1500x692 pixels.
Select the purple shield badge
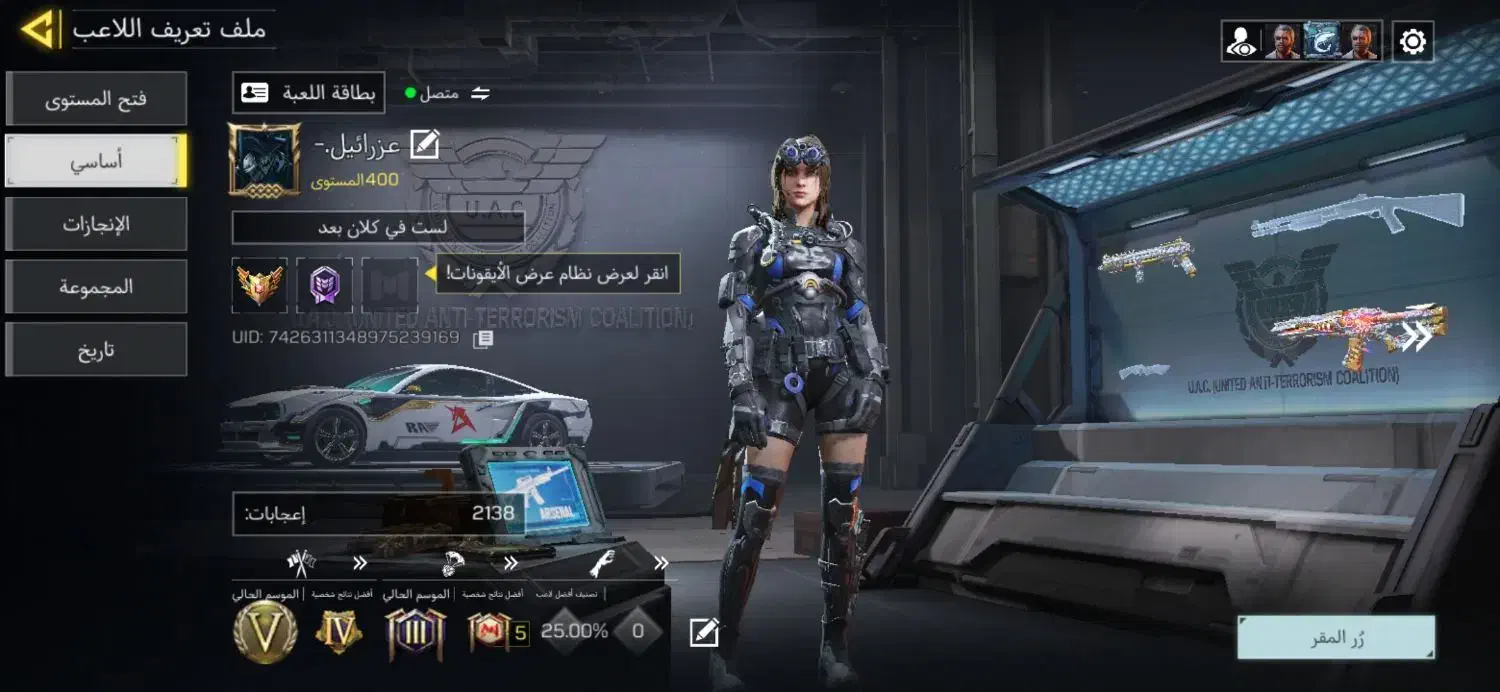[324, 285]
